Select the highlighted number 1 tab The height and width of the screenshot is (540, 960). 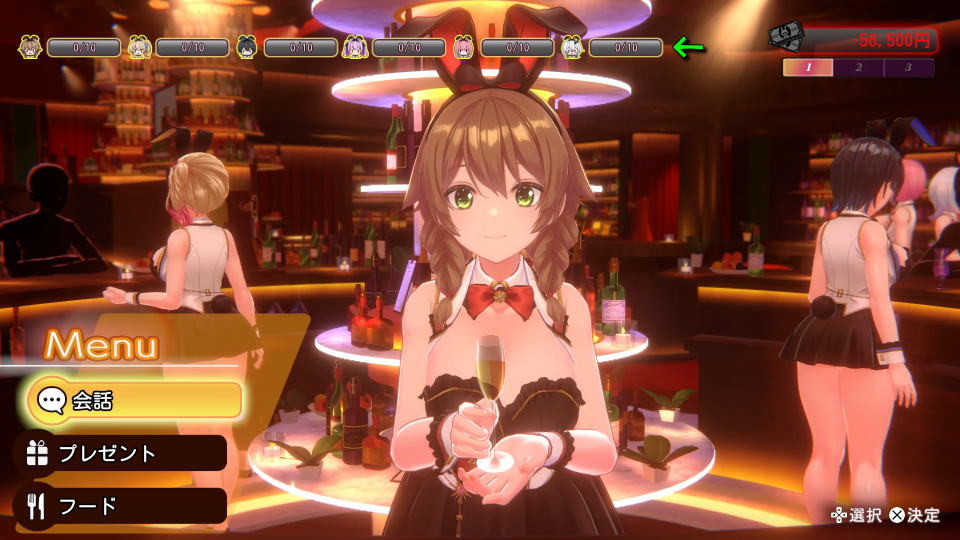[x=808, y=68]
